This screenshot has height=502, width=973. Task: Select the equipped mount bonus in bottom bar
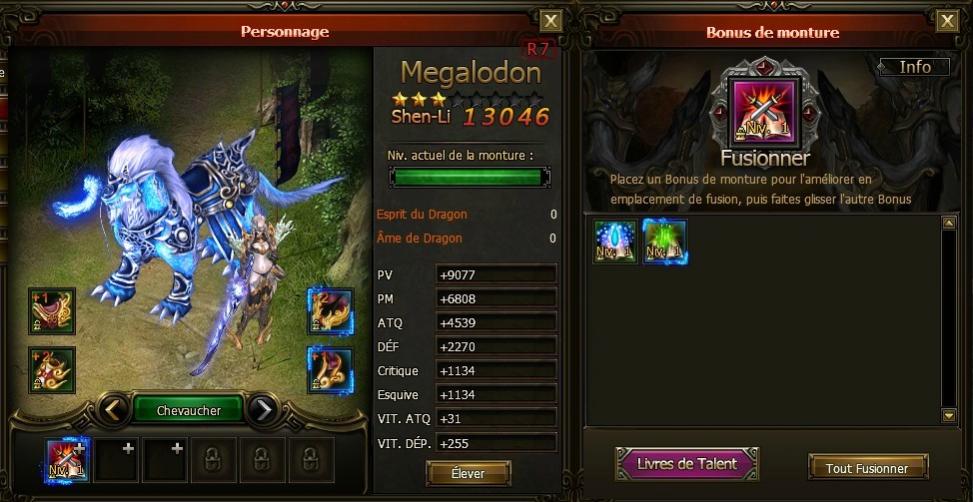pyautogui.click(x=67, y=459)
